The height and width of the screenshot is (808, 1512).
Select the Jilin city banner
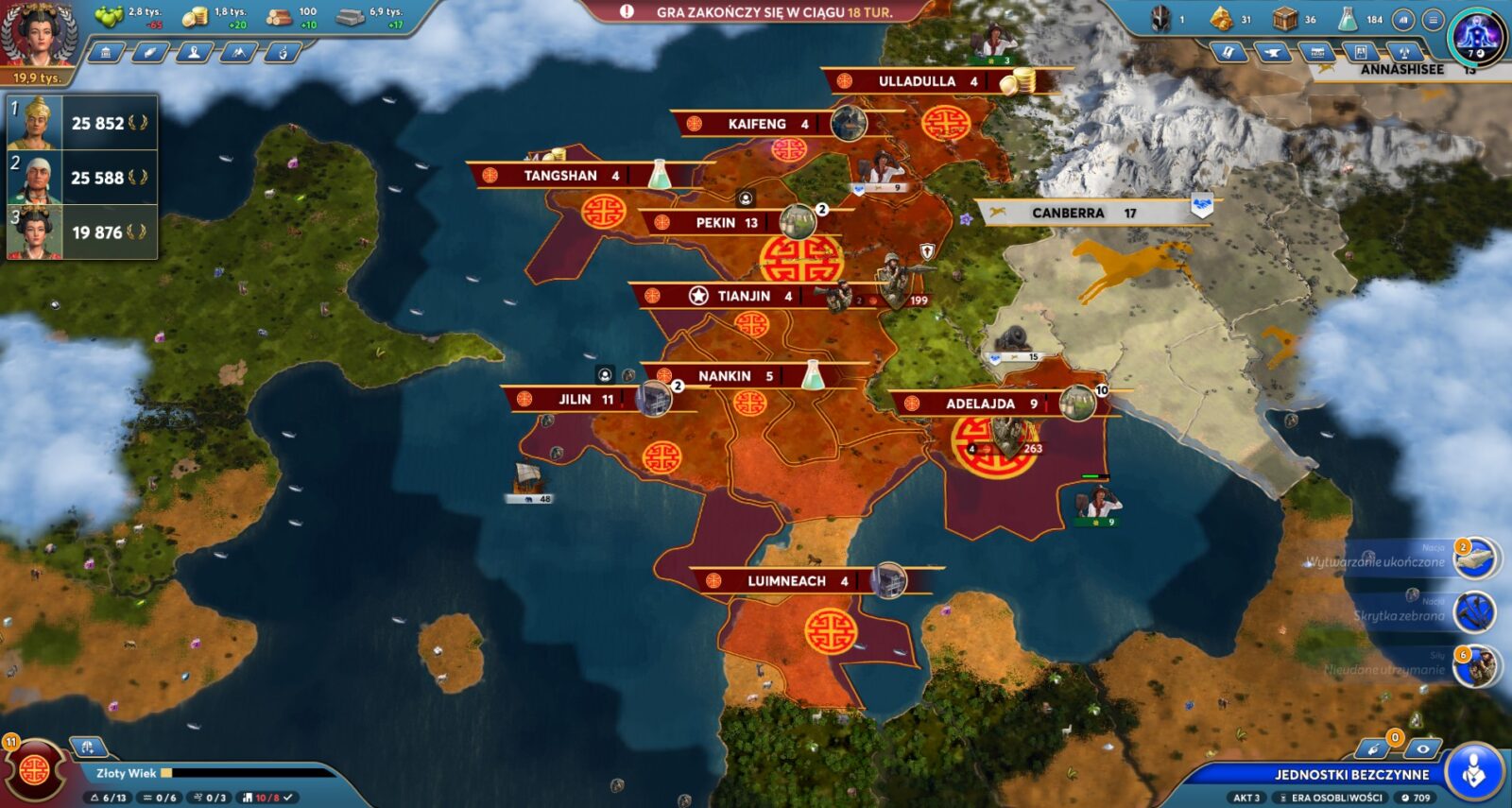point(575,400)
